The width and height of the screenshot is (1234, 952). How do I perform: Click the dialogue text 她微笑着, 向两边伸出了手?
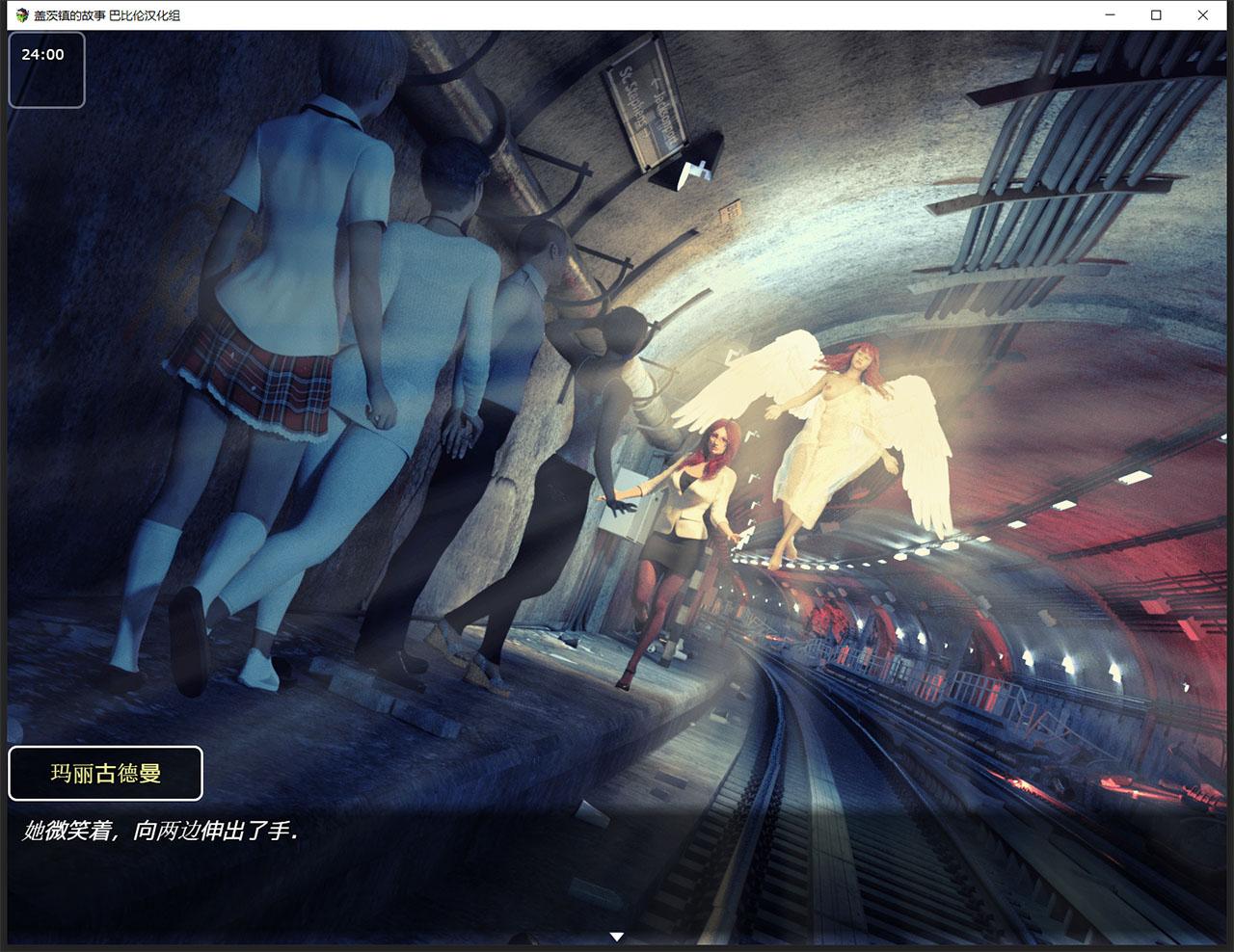click(x=159, y=829)
